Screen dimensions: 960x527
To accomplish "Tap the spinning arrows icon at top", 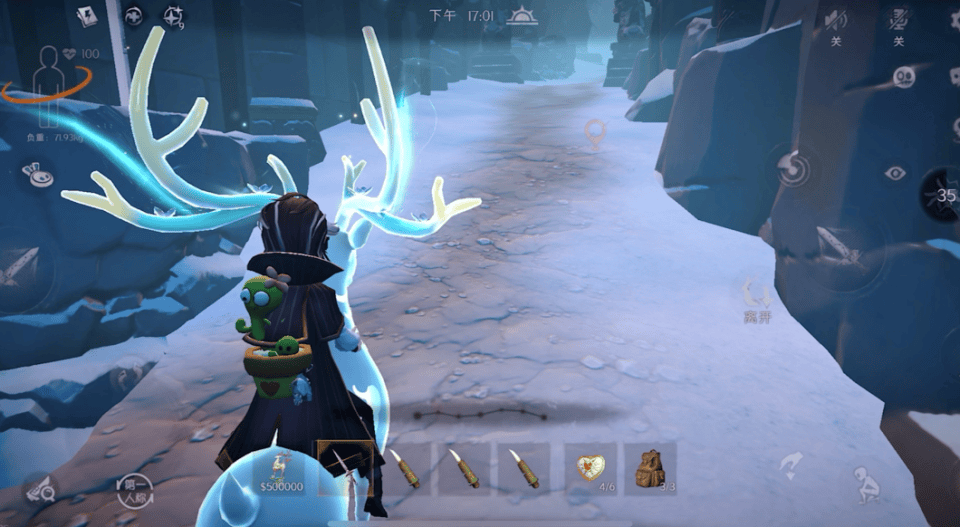I will coord(133,15).
